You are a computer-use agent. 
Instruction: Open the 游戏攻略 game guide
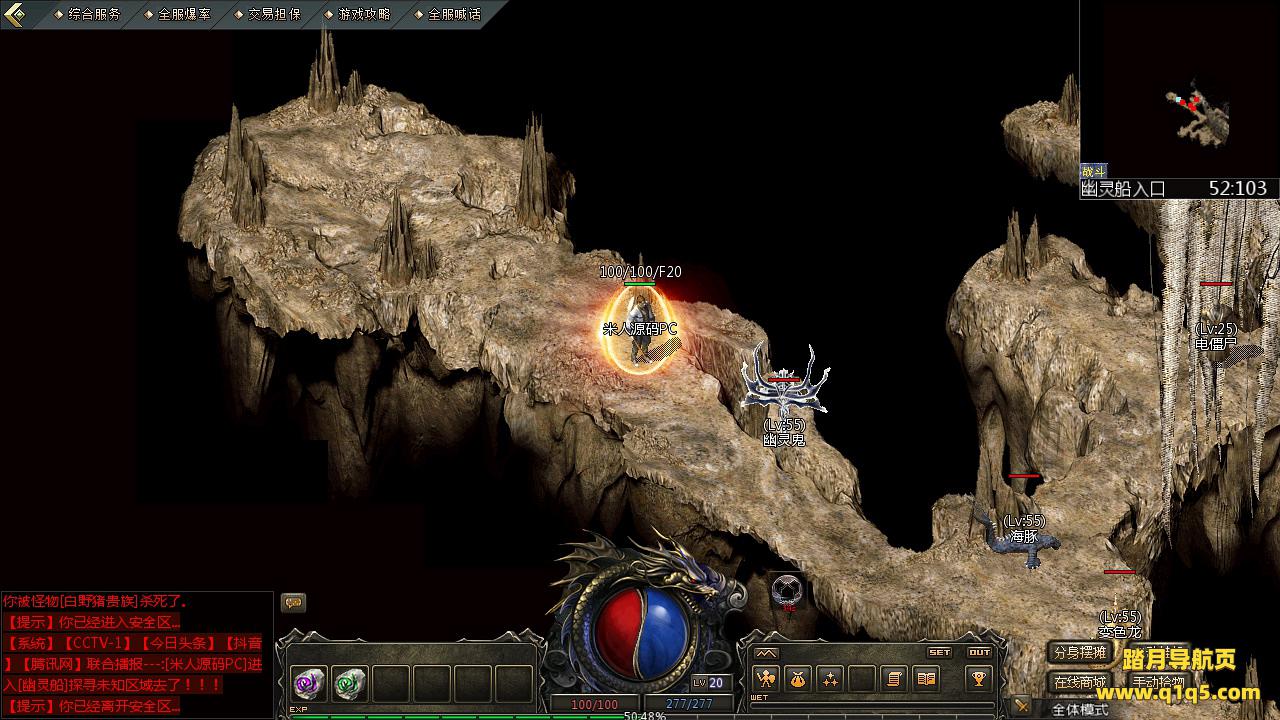point(364,15)
